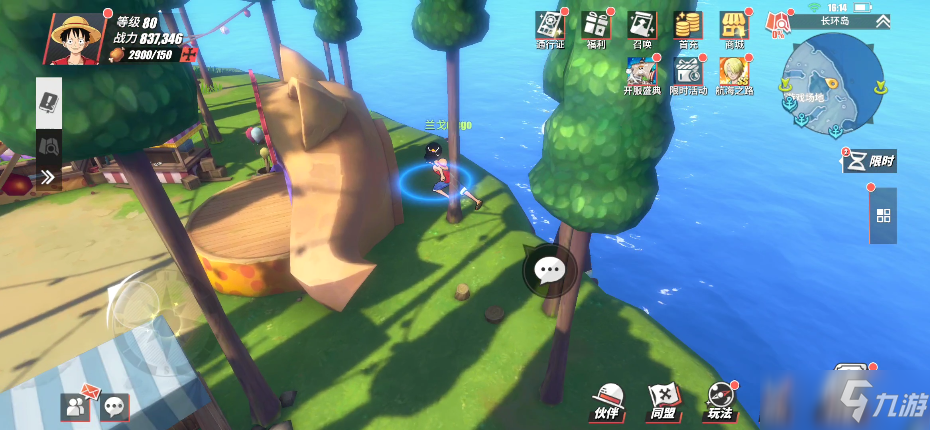
Task: Open the 同盟 alliance menu
Action: pos(662,399)
